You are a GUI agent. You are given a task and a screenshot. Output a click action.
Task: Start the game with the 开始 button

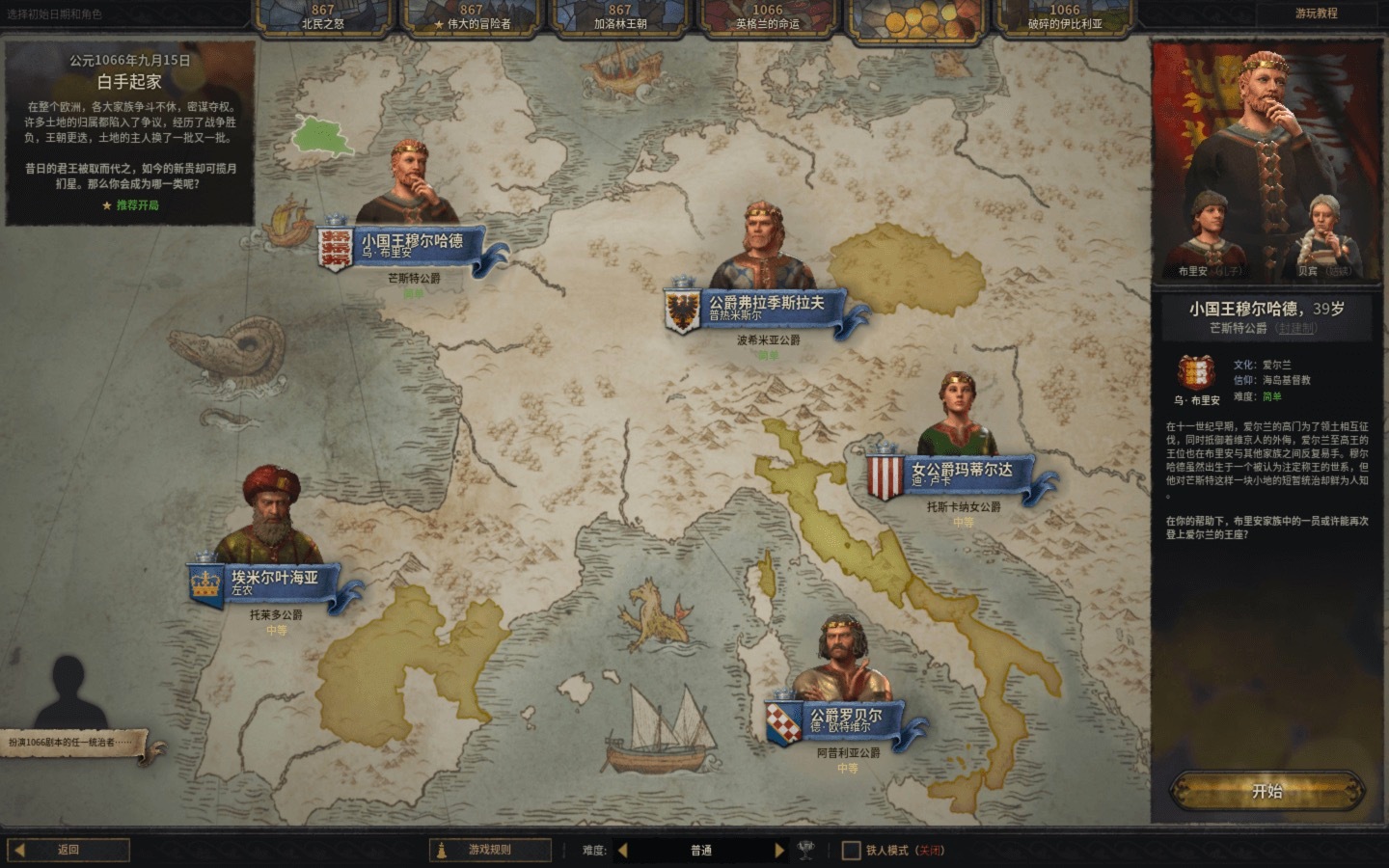click(1266, 791)
